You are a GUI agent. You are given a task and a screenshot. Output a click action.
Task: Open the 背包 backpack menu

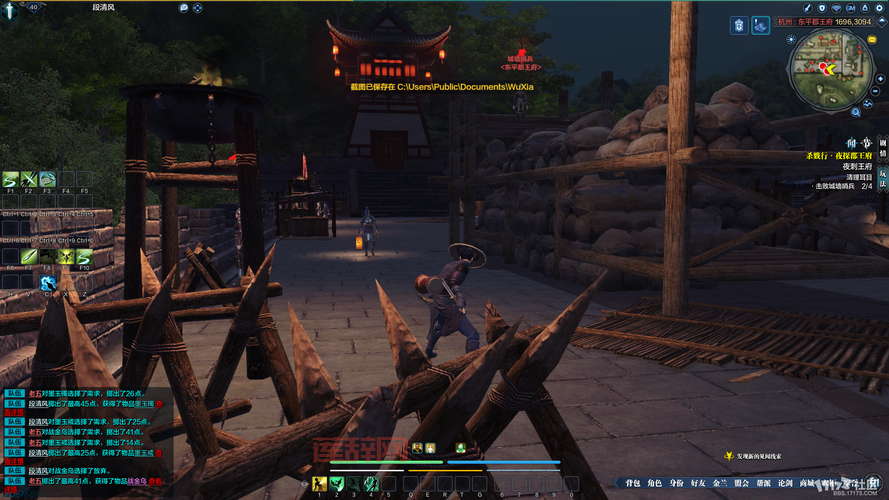[633, 483]
